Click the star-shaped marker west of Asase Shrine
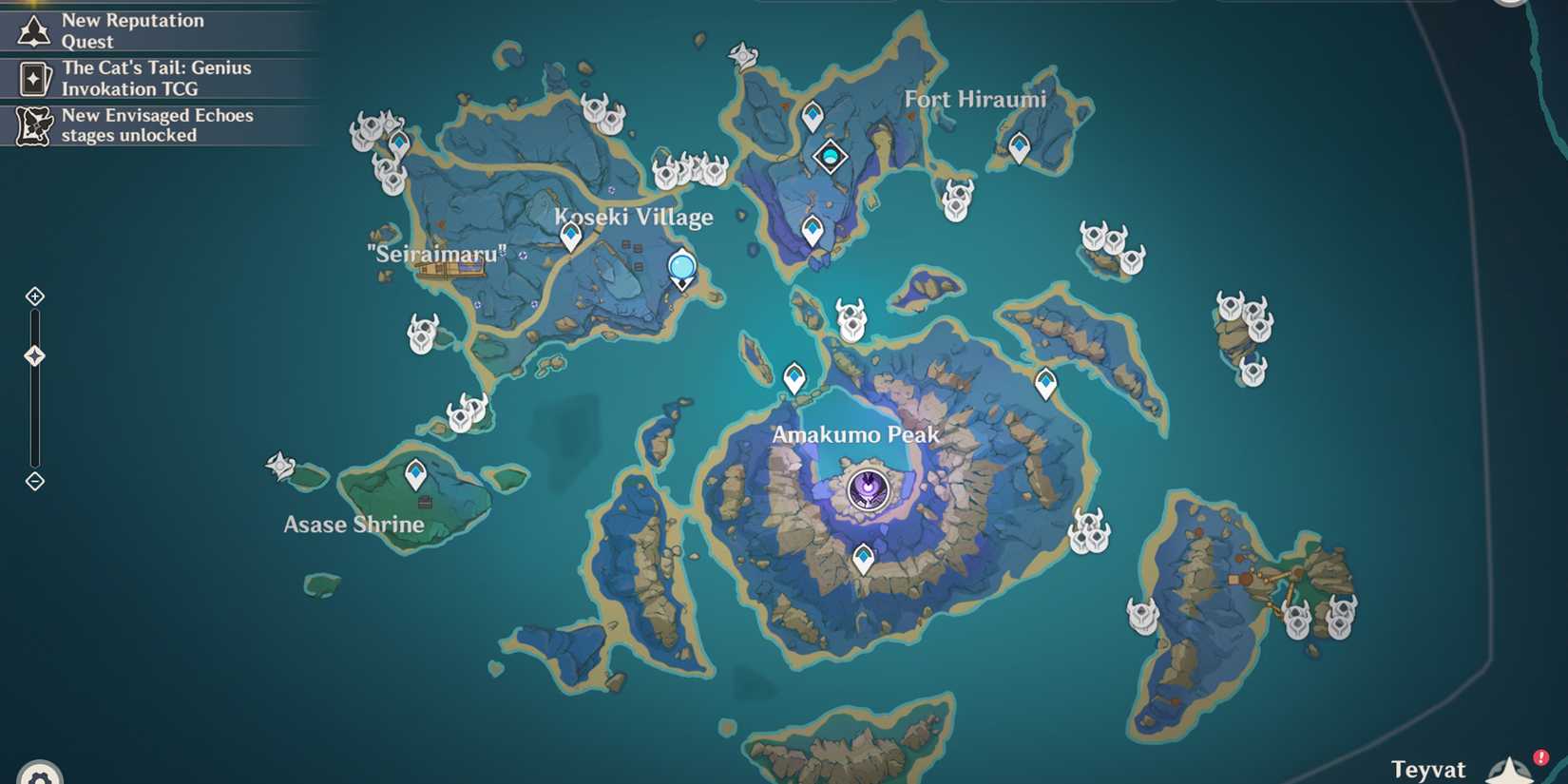The width and height of the screenshot is (1568, 784). [280, 463]
